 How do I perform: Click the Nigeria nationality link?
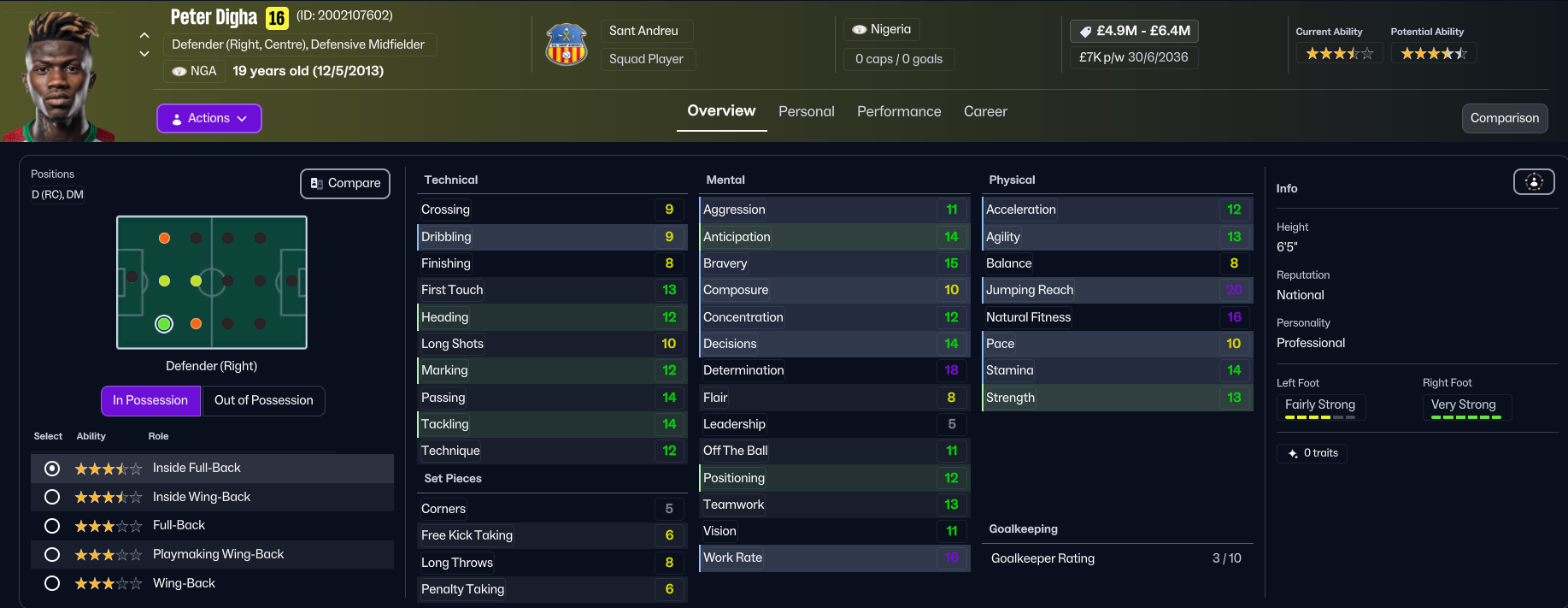point(882,29)
